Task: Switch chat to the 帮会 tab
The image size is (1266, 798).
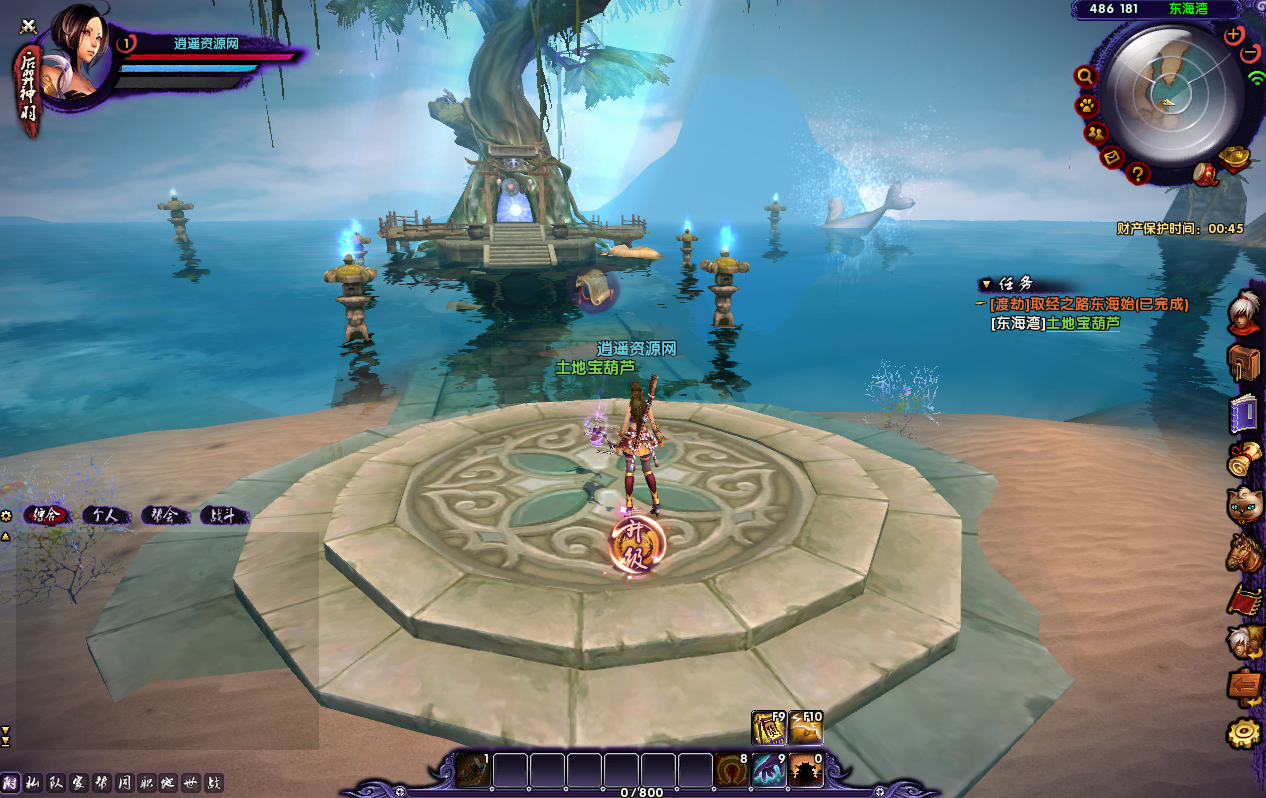Action: click(x=164, y=516)
